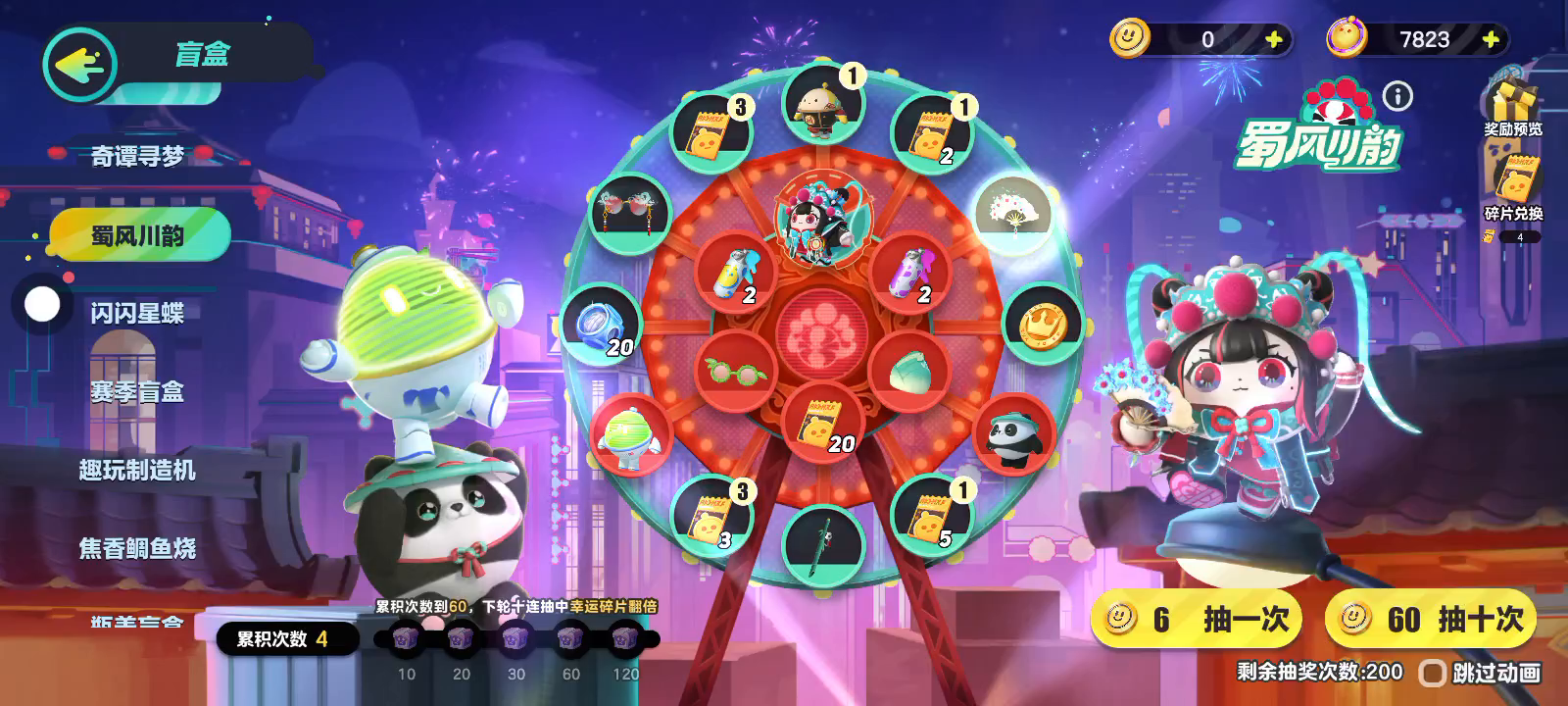Switch to the 趣玩制造机 tab
Viewport: 1568px width, 706px height.
137,470
